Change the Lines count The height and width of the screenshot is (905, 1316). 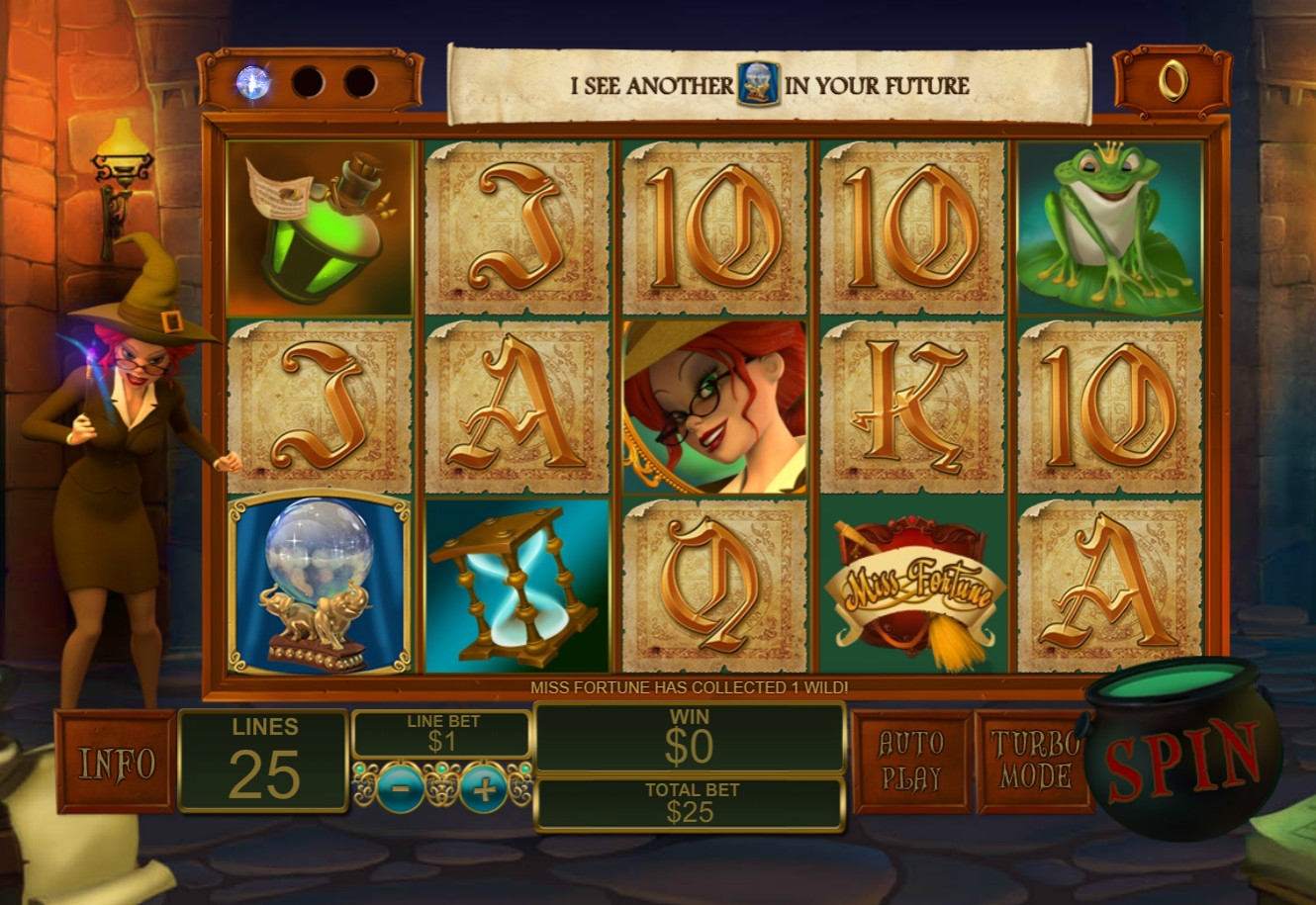(264, 760)
